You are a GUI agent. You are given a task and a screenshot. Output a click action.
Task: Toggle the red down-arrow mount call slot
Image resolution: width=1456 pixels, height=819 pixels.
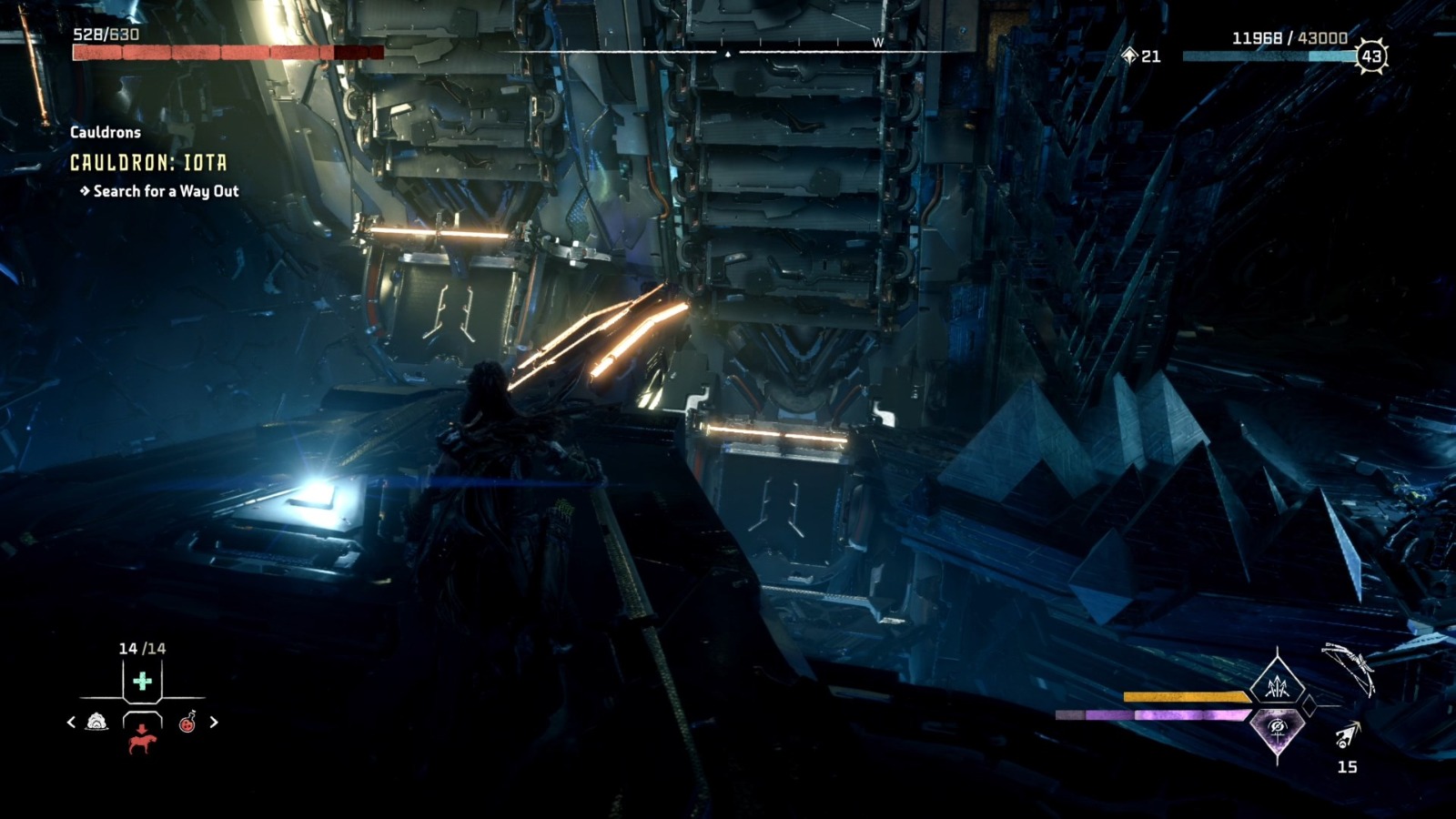click(x=141, y=728)
